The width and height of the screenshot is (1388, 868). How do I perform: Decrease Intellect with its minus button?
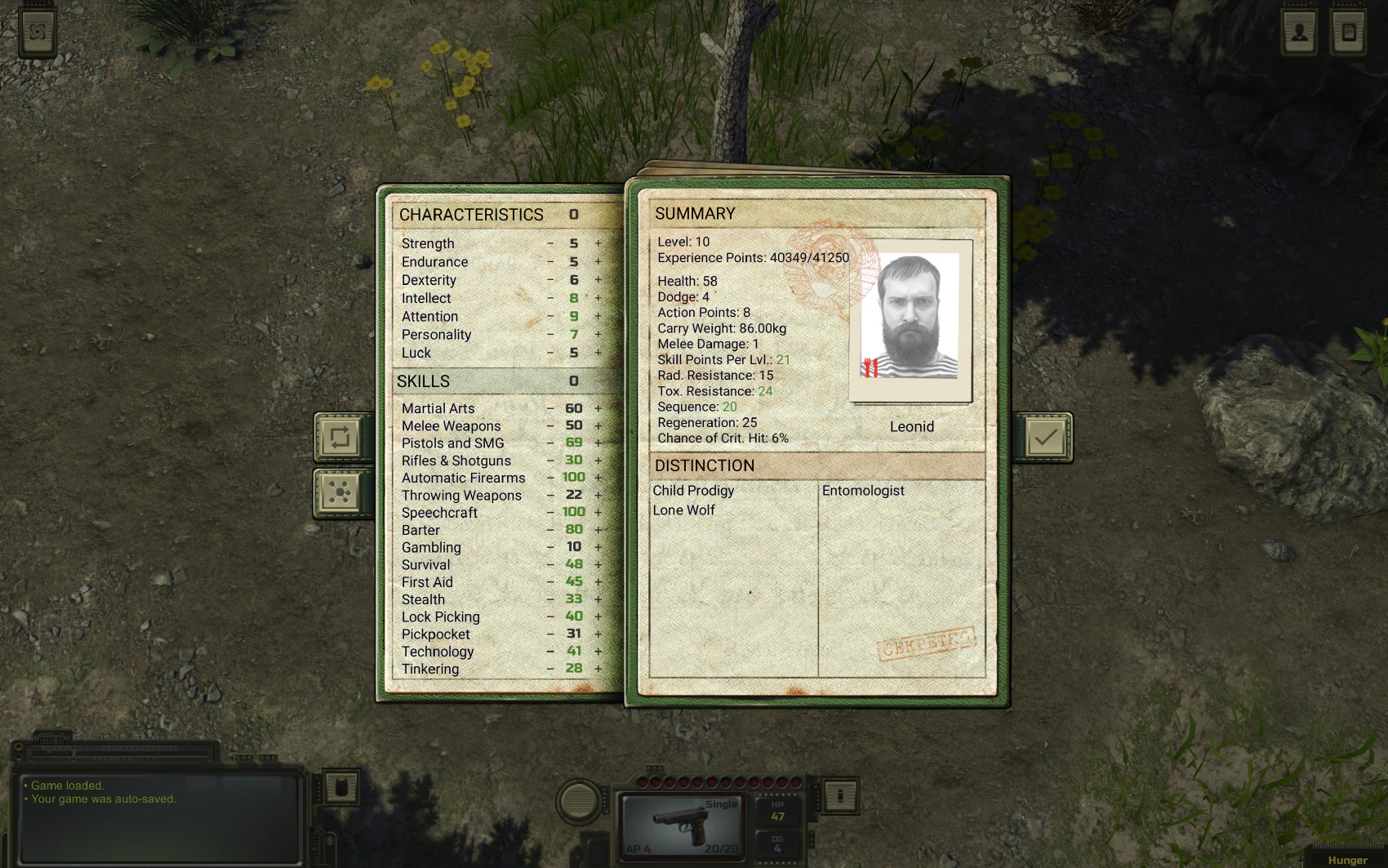pyautogui.click(x=550, y=298)
